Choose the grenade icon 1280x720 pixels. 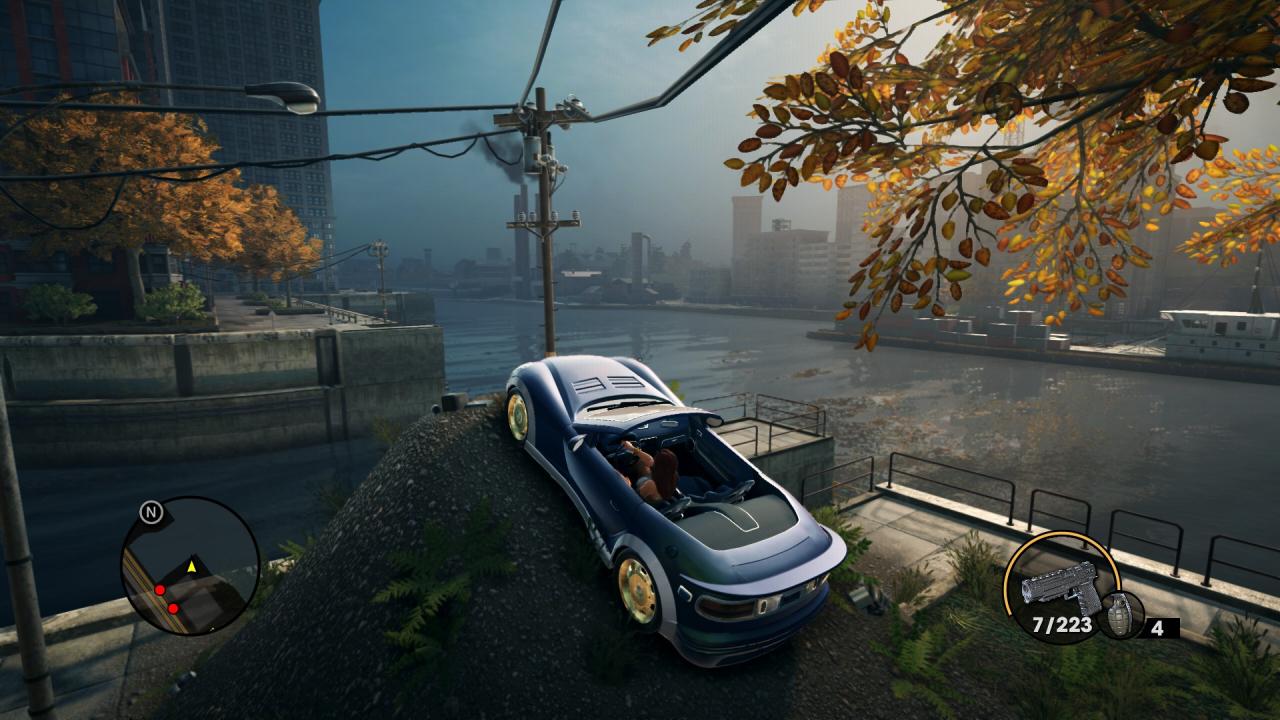coord(1120,615)
